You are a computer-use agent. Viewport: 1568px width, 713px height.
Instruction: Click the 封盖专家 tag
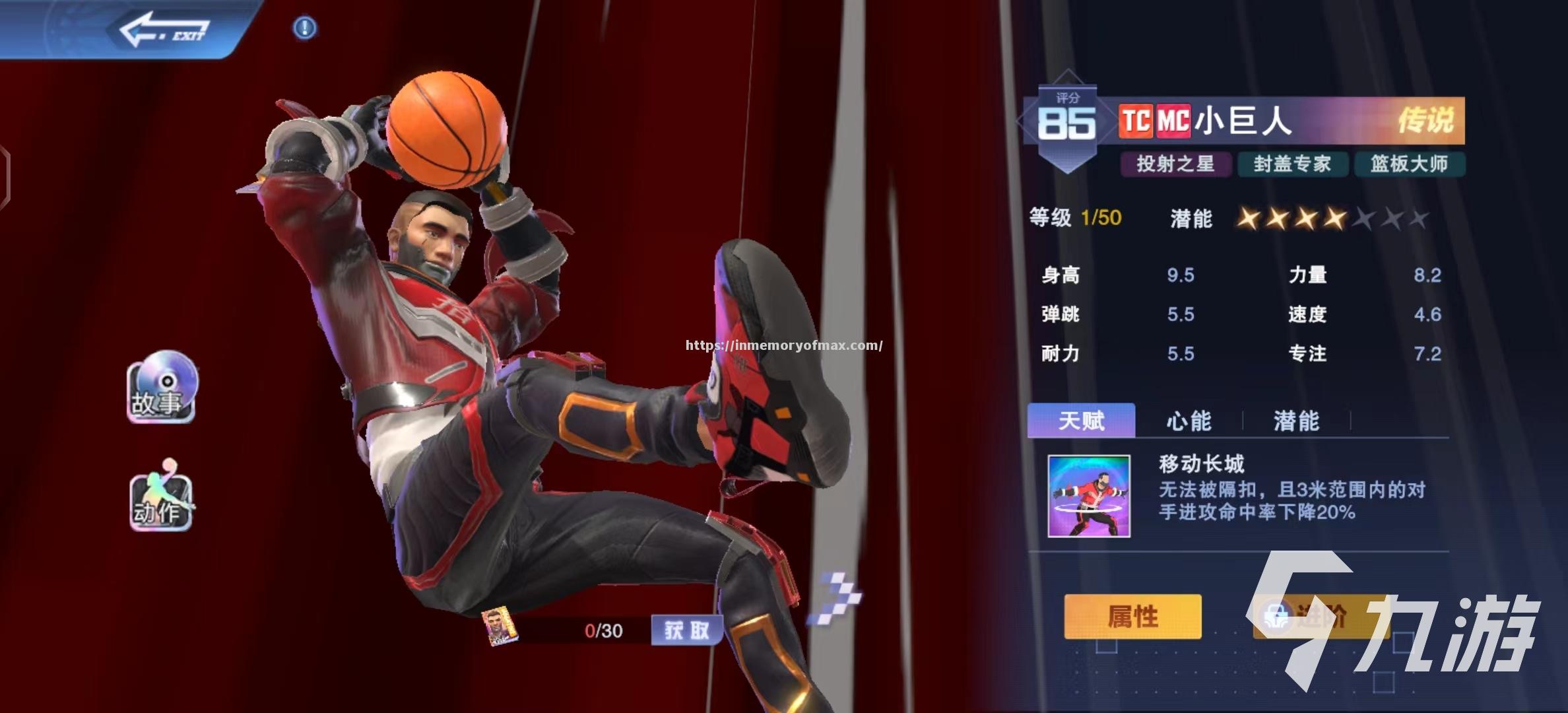1292,164
